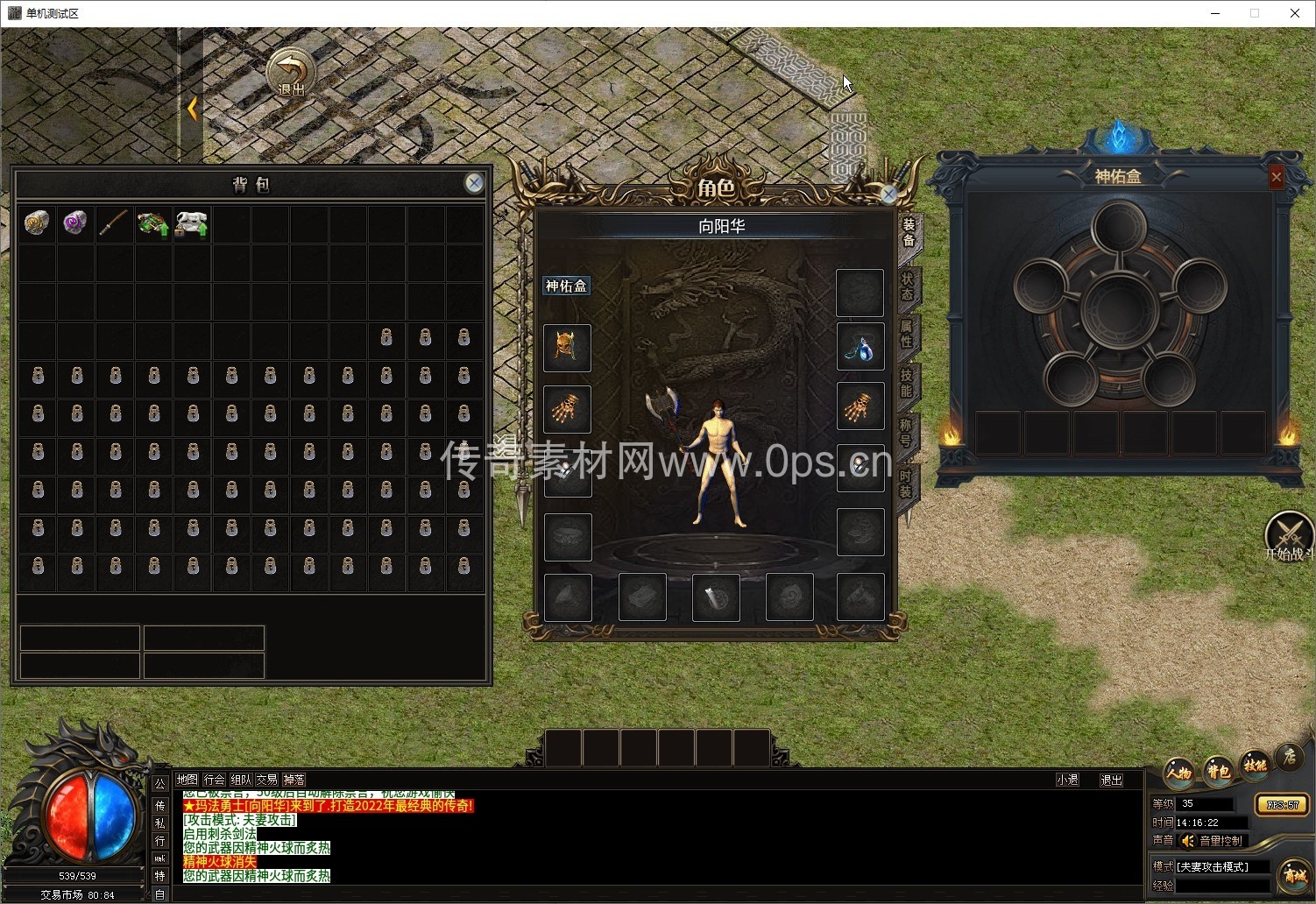Click the 退出 return arrow button
Screen dimensions: 1316x904
[x=290, y=73]
